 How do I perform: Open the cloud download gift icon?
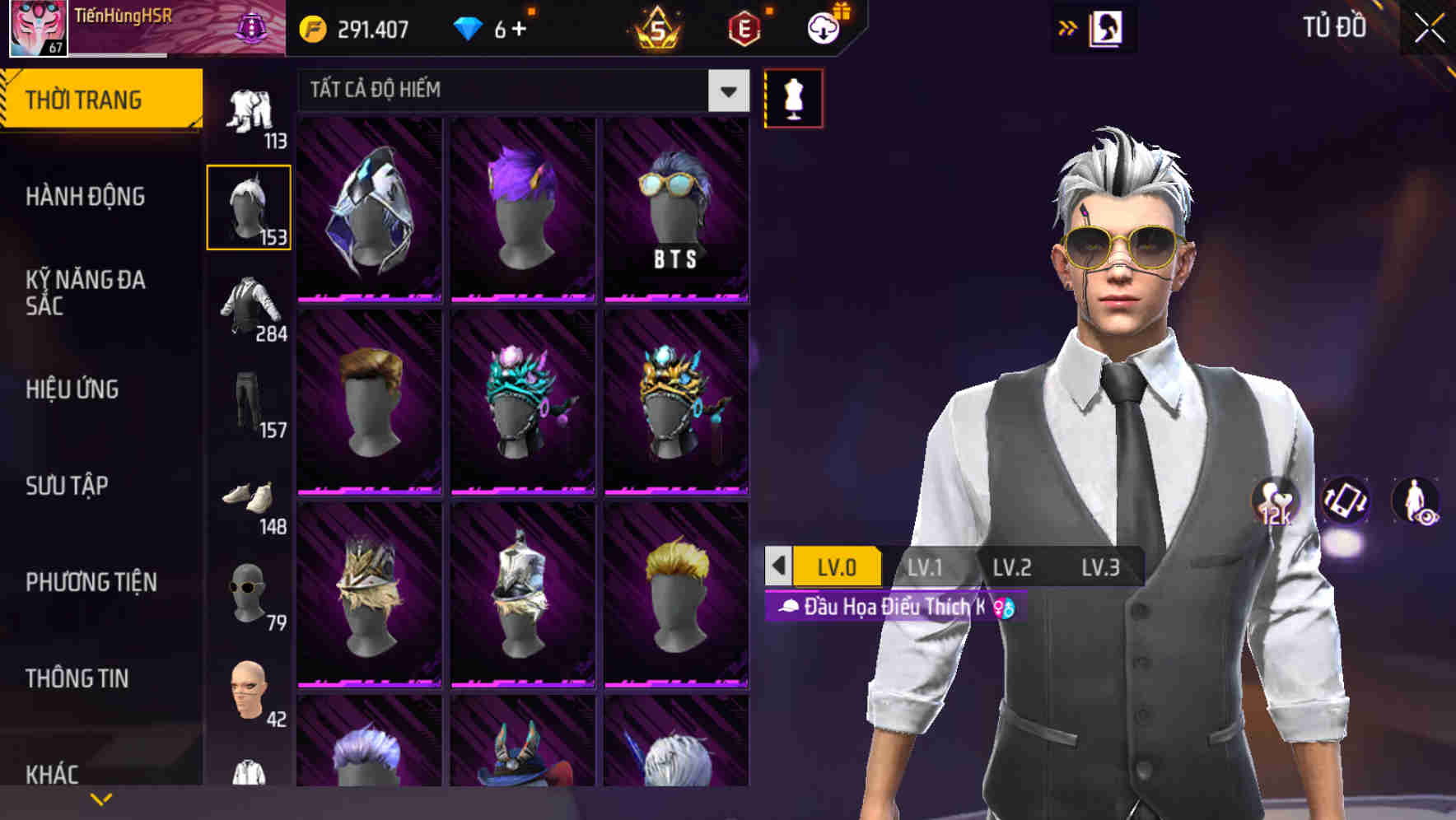pos(822,27)
